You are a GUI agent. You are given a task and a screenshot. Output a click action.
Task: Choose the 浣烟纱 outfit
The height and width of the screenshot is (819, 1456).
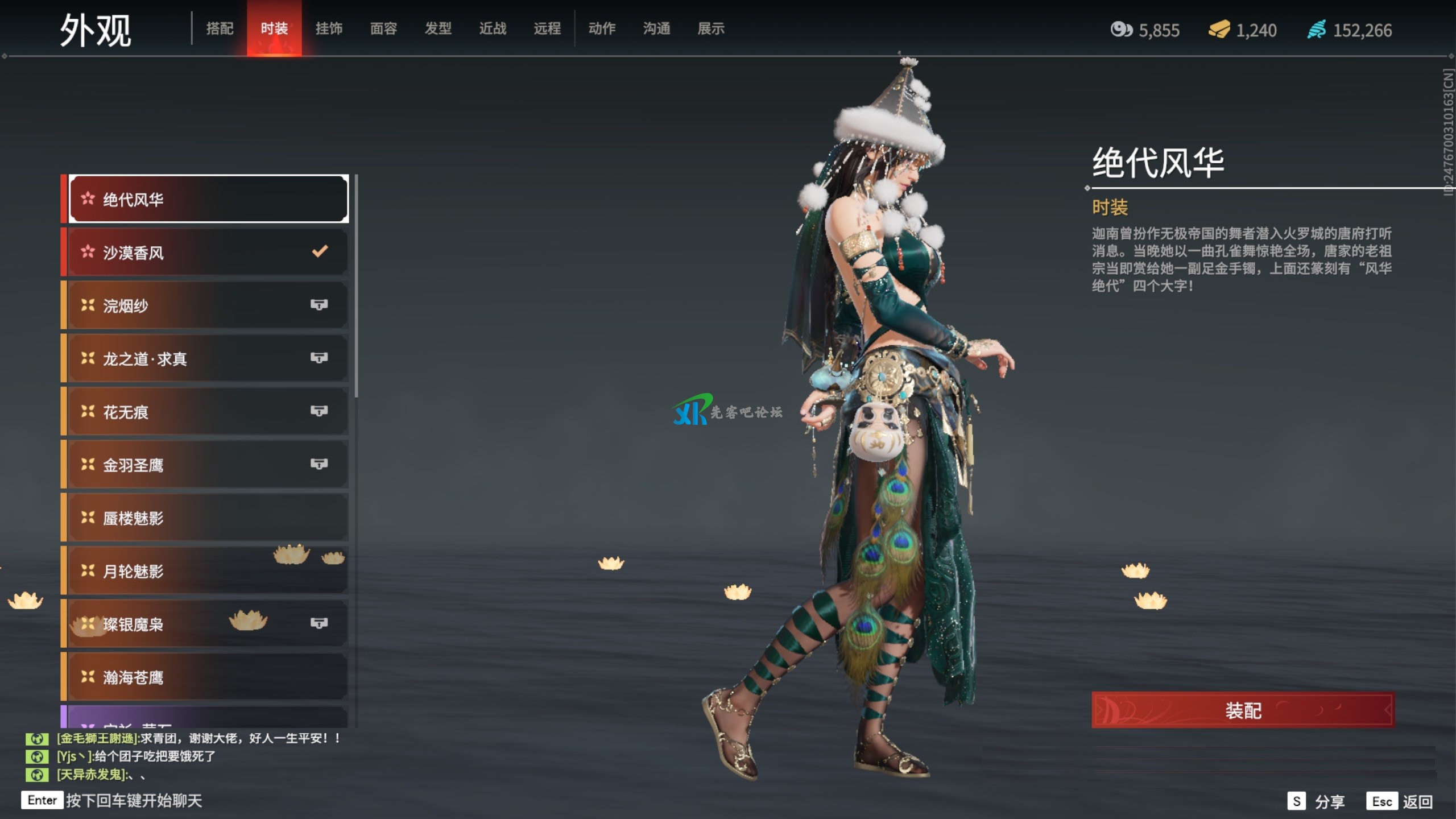point(208,305)
